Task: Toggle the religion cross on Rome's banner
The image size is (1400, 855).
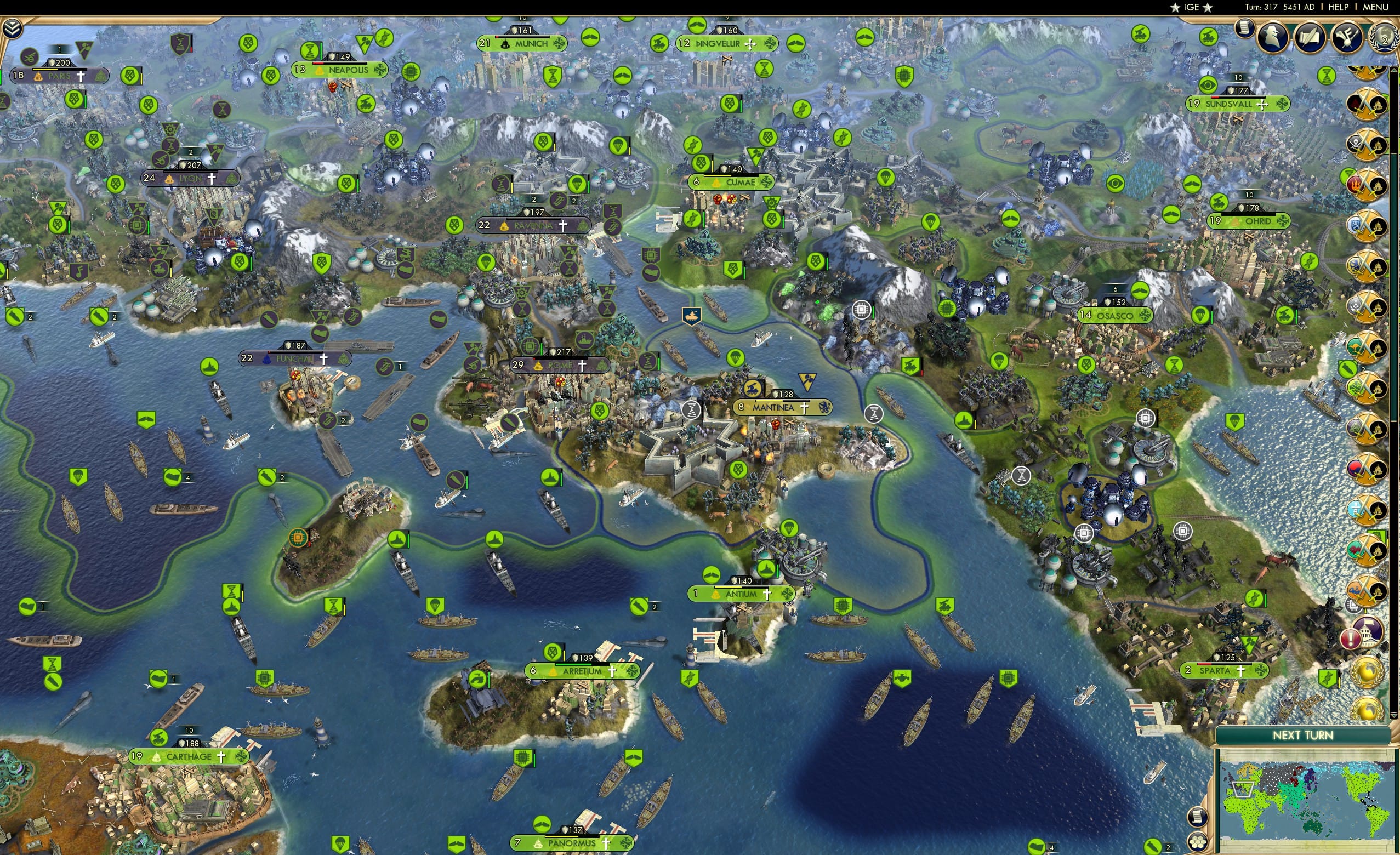Action: point(582,366)
